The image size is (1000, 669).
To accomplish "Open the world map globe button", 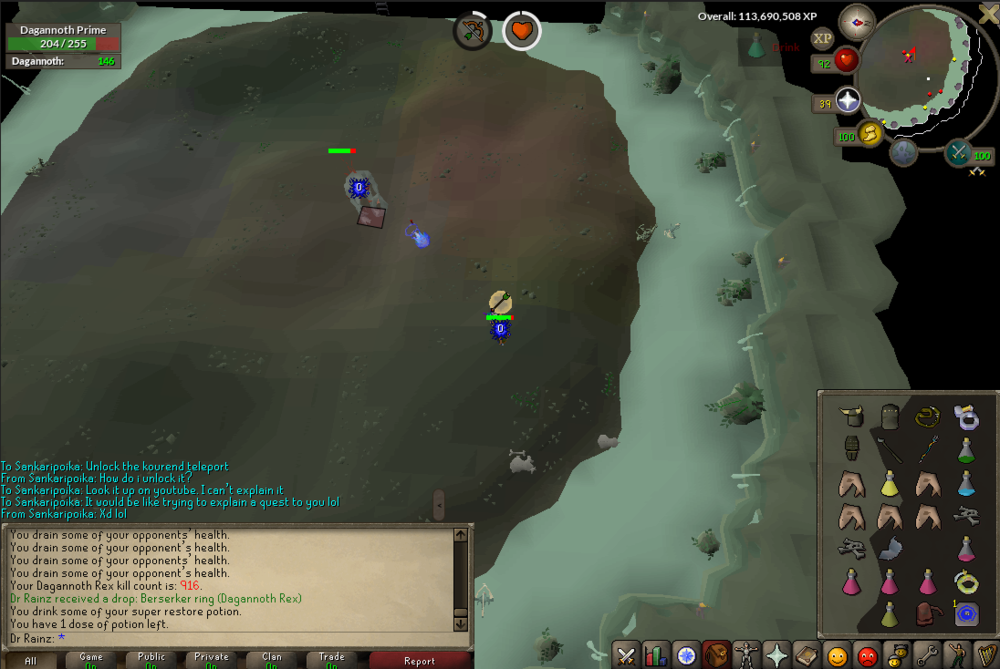I will [904, 152].
